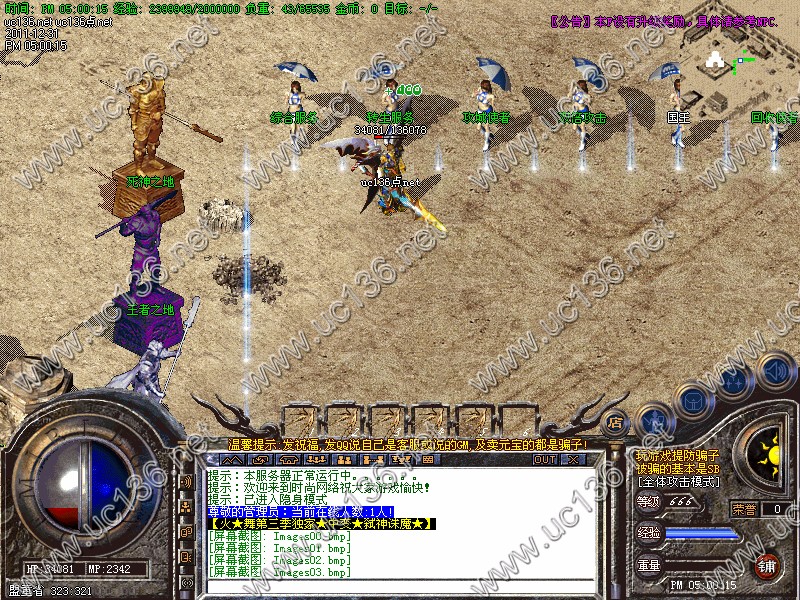Click the red 铺 stall button
This screenshot has height=600, width=800.
[x=768, y=565]
